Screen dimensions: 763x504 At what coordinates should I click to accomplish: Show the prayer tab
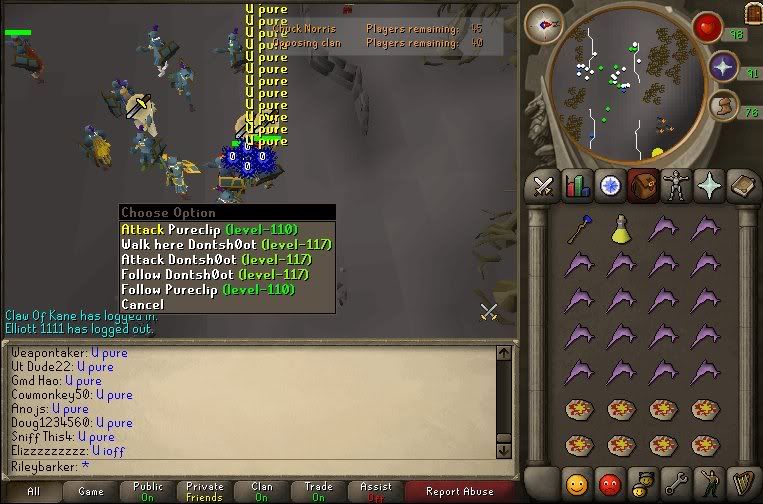point(709,186)
